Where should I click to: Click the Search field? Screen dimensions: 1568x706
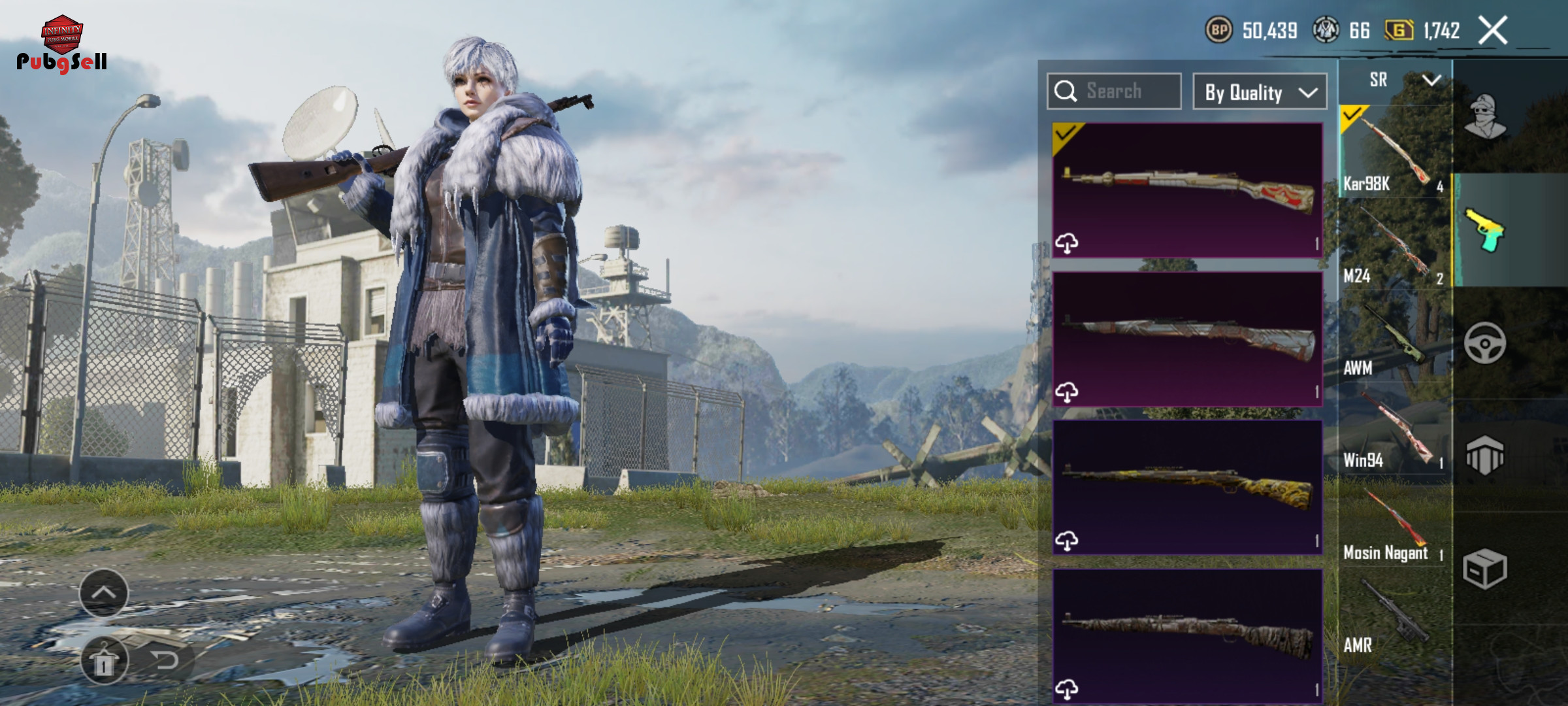pos(1114,92)
